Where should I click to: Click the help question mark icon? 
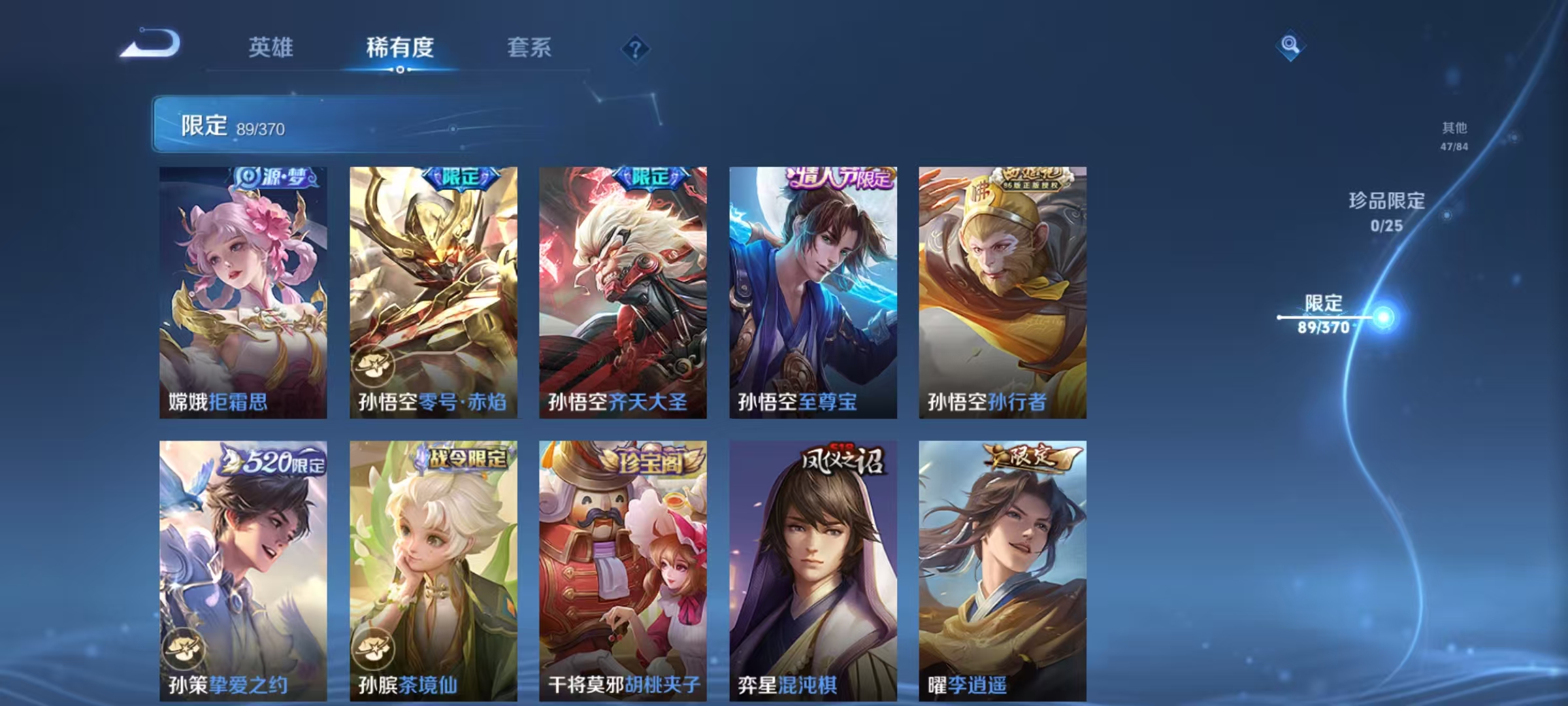(x=636, y=50)
